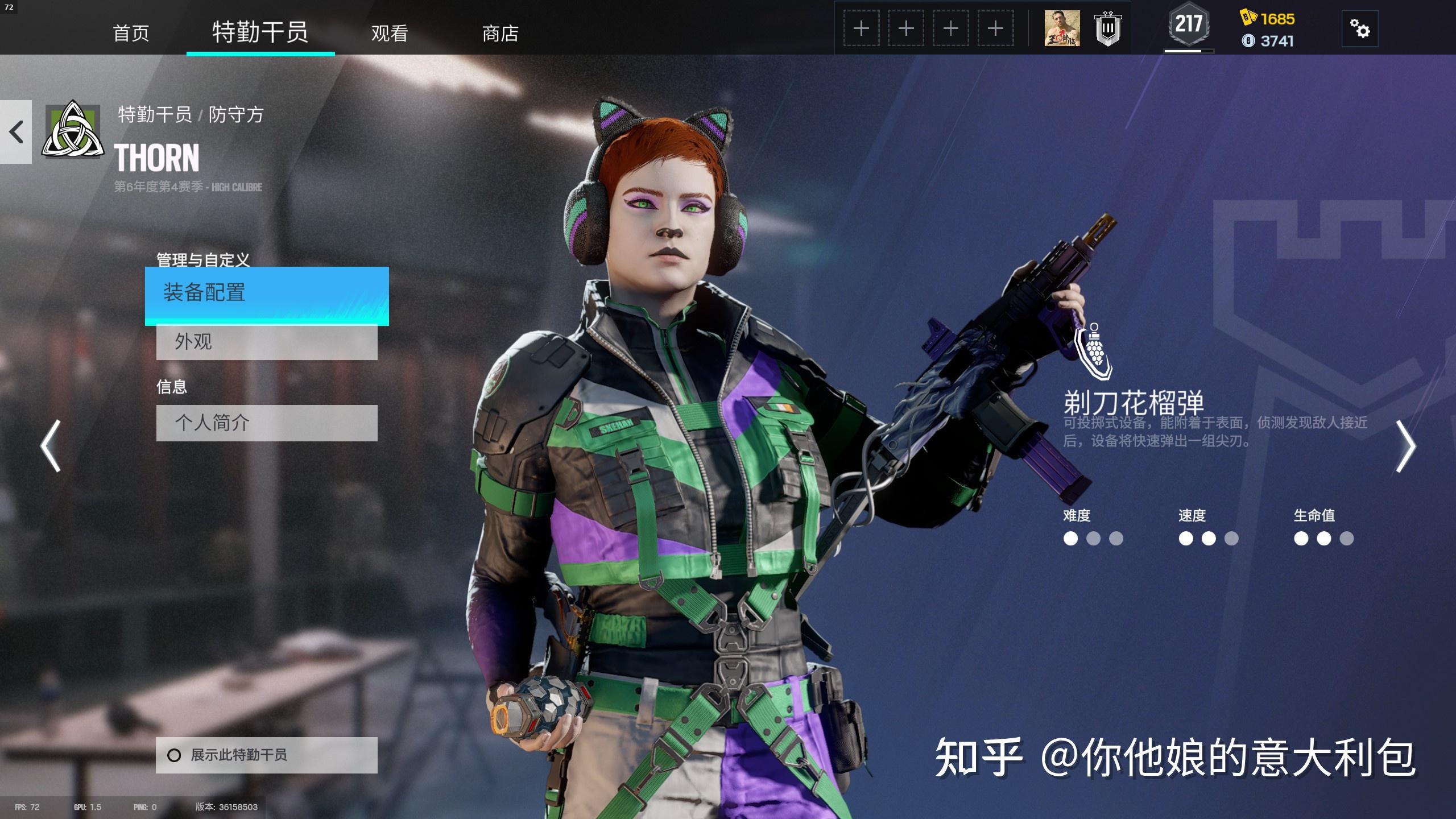The width and height of the screenshot is (1456, 819).
Task: Click the 1685 gold credits currency
Action: (1268, 19)
